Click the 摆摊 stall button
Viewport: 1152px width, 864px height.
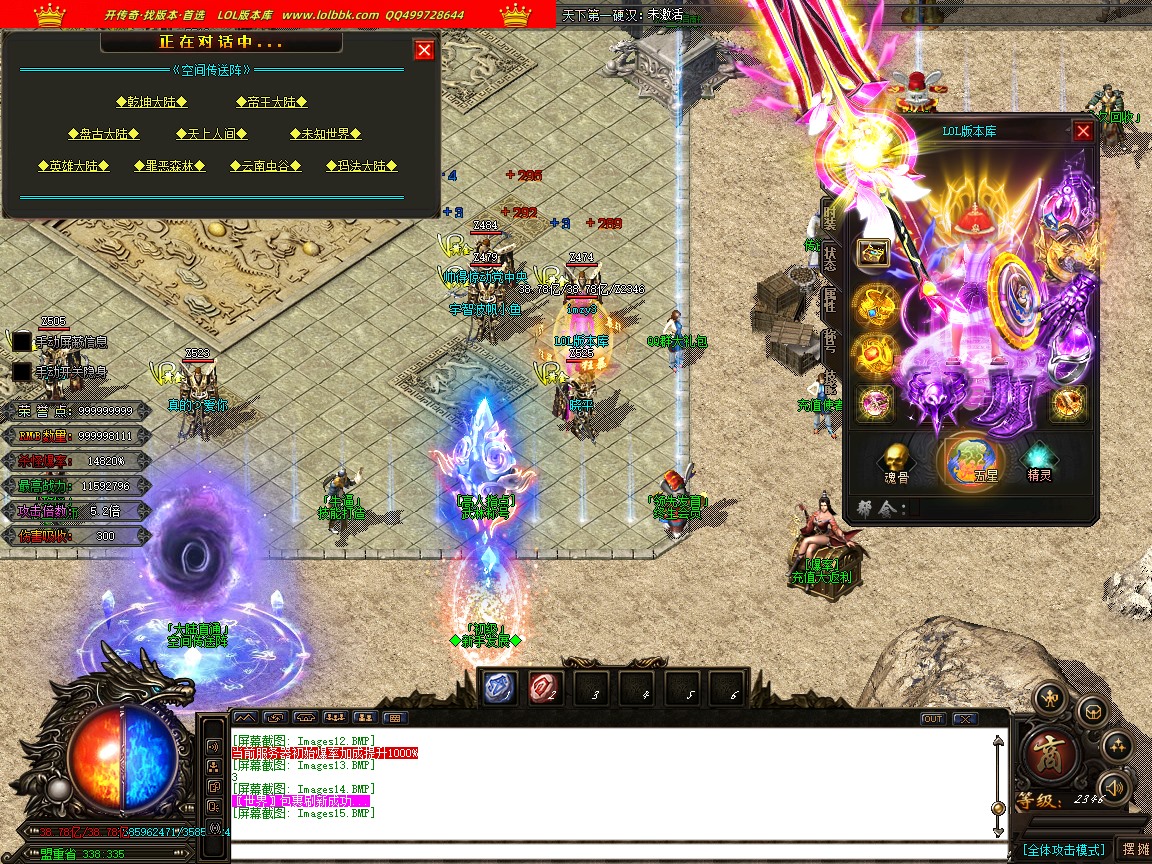[x=1135, y=849]
